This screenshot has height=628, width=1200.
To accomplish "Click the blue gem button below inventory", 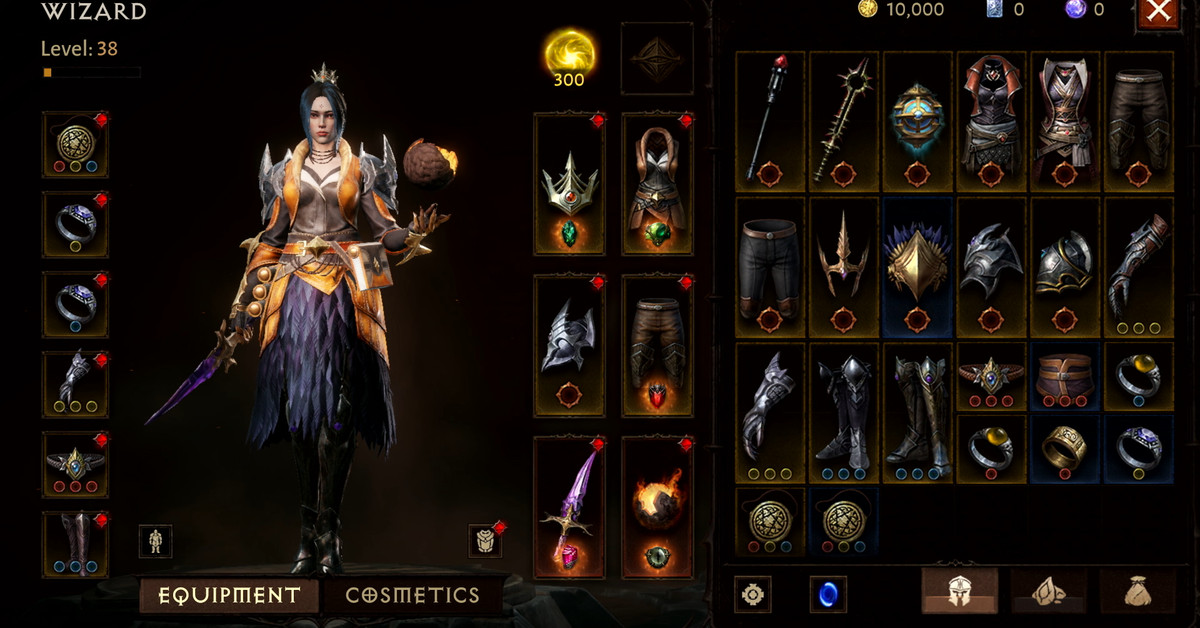I will (828, 594).
